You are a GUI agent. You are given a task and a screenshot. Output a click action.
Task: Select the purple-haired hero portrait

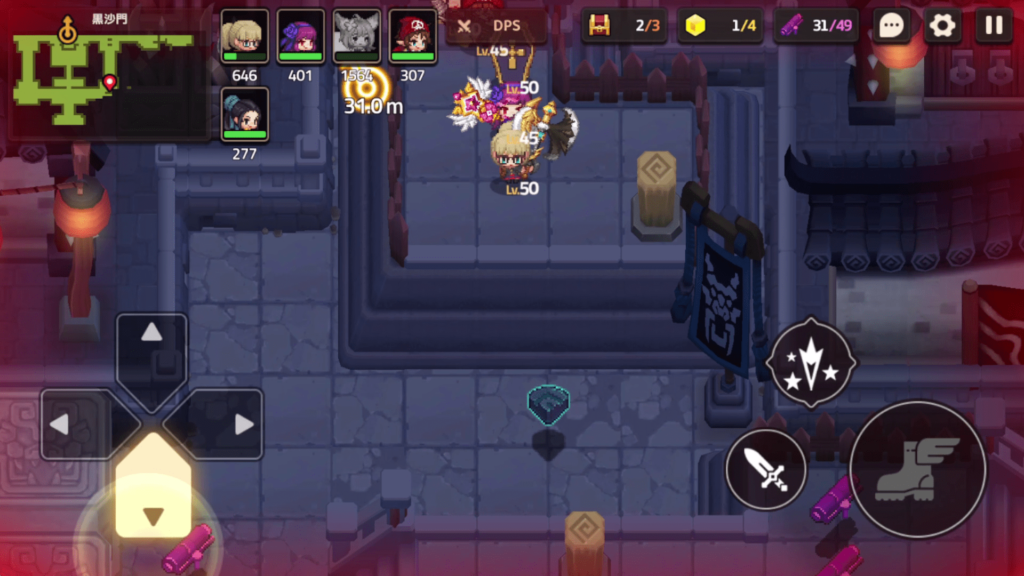(300, 37)
